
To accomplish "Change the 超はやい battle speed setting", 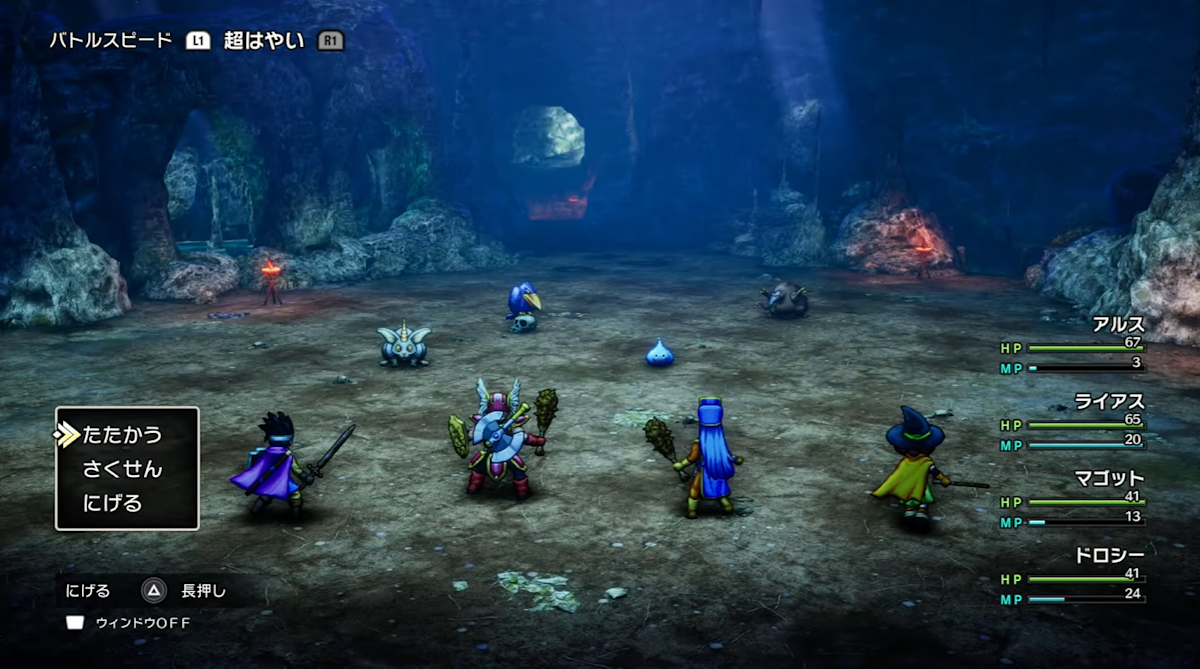I will (264, 41).
